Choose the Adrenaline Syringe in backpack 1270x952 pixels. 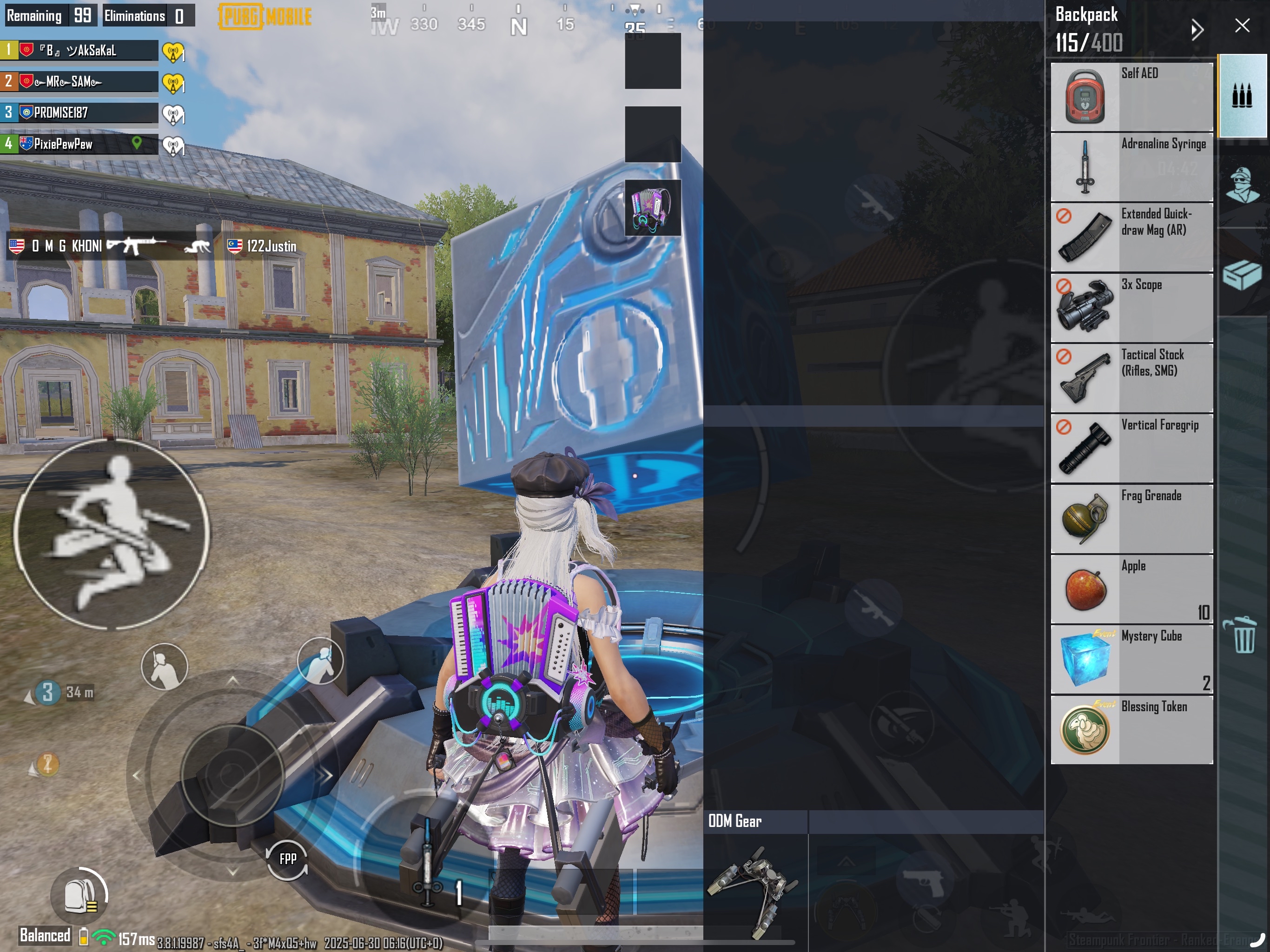[1131, 167]
